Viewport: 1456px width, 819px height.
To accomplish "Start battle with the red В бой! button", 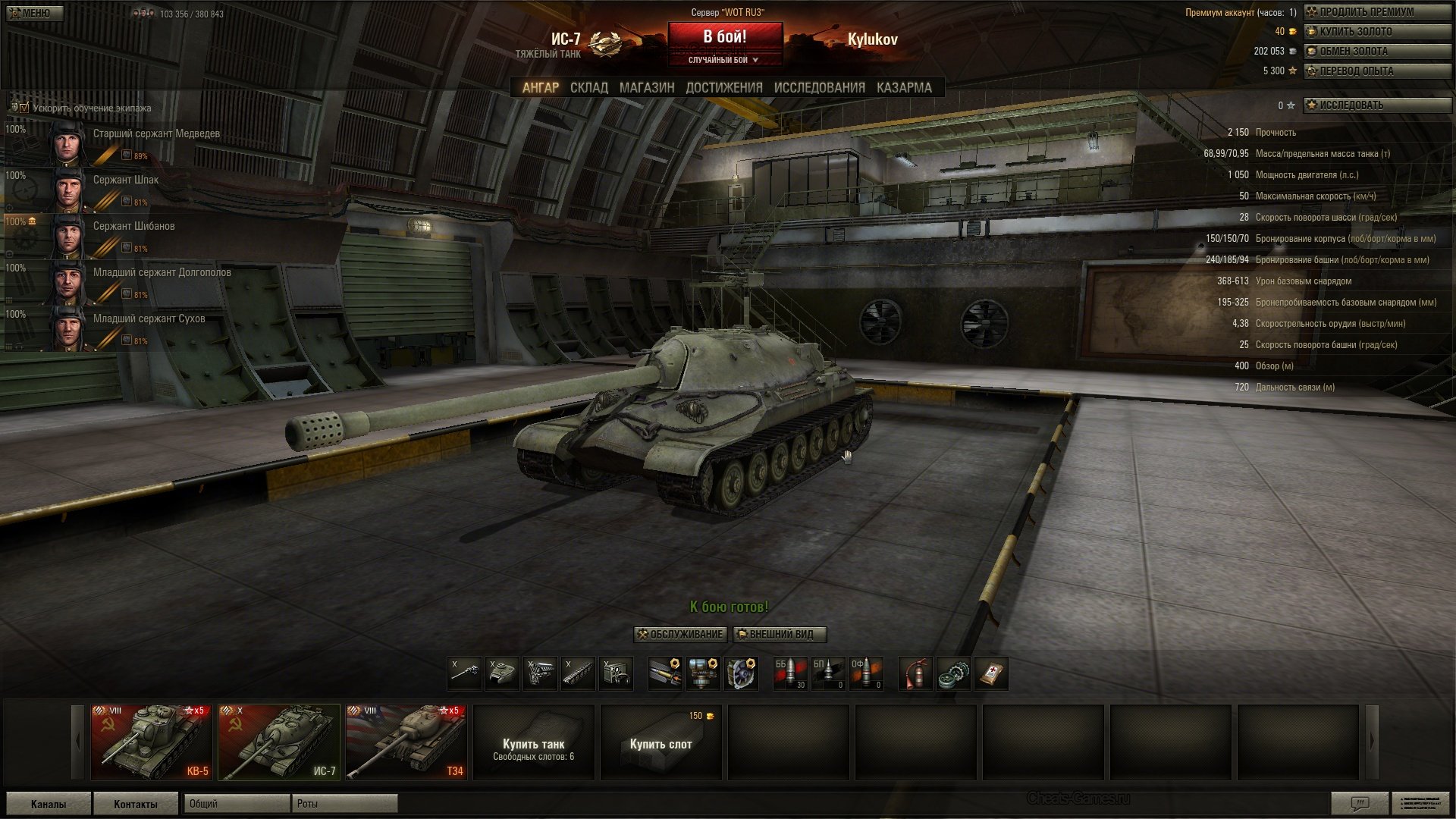I will (x=724, y=36).
